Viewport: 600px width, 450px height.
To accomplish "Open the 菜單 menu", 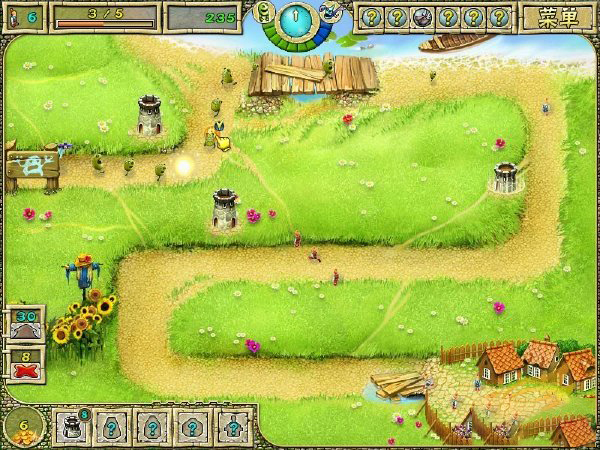I will point(557,17).
